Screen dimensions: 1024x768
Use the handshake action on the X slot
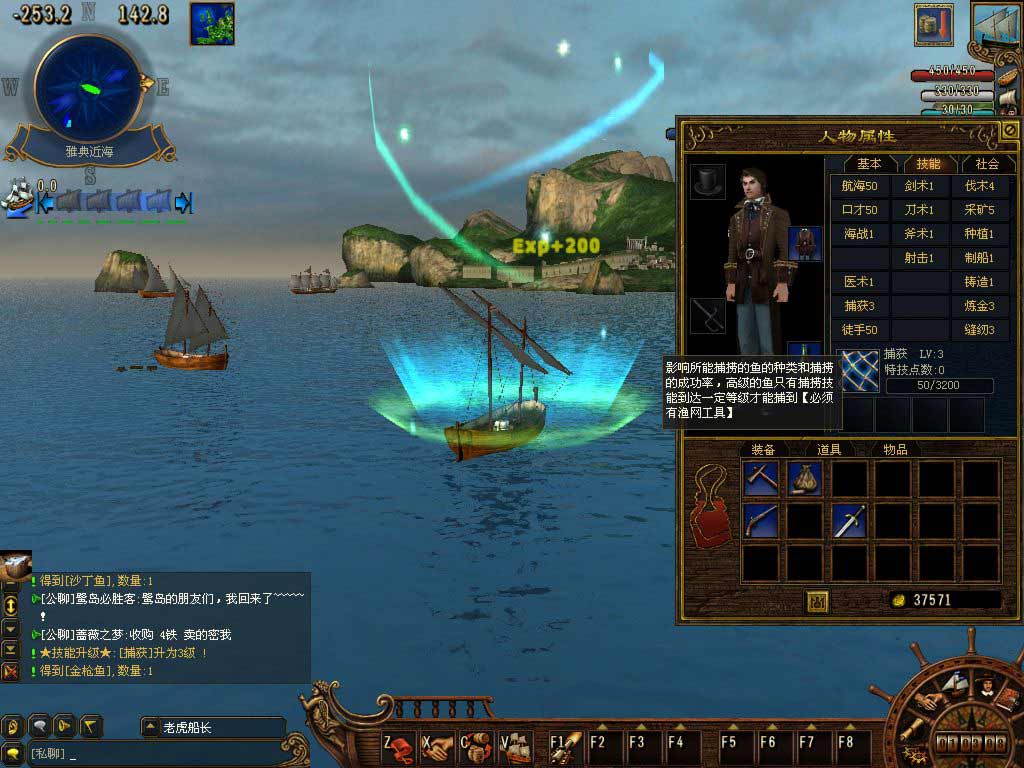(x=437, y=746)
